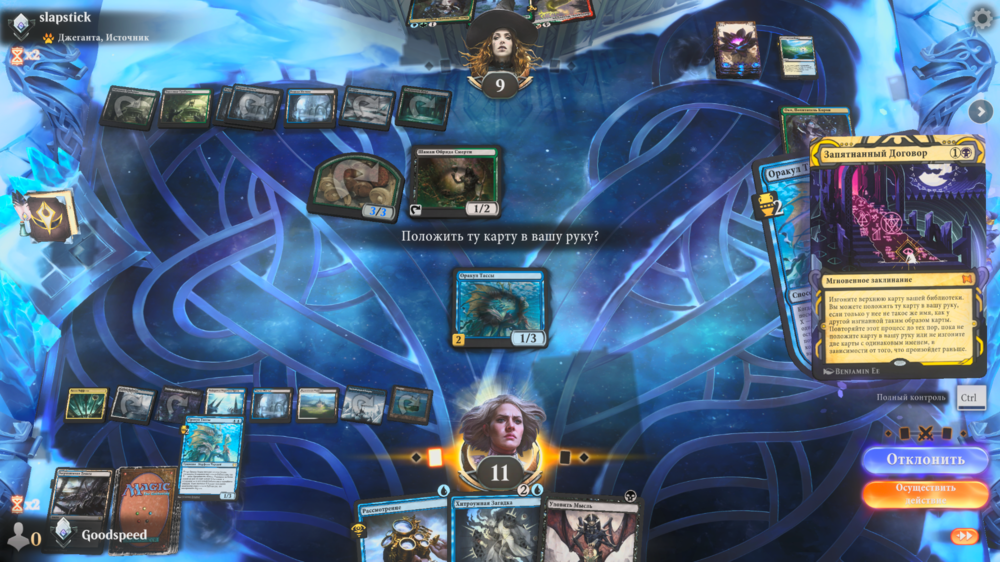Pick the Уловить Мысль card in hand

(592, 528)
